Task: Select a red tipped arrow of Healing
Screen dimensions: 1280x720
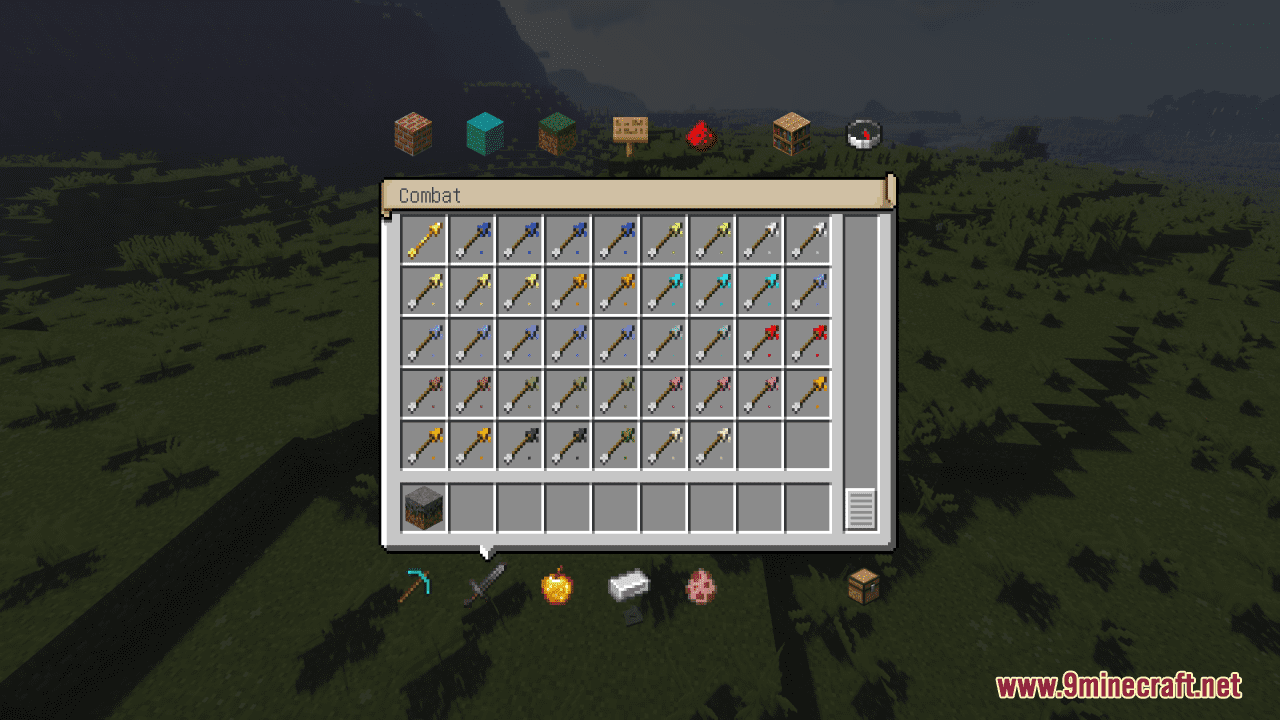Action: pos(760,341)
